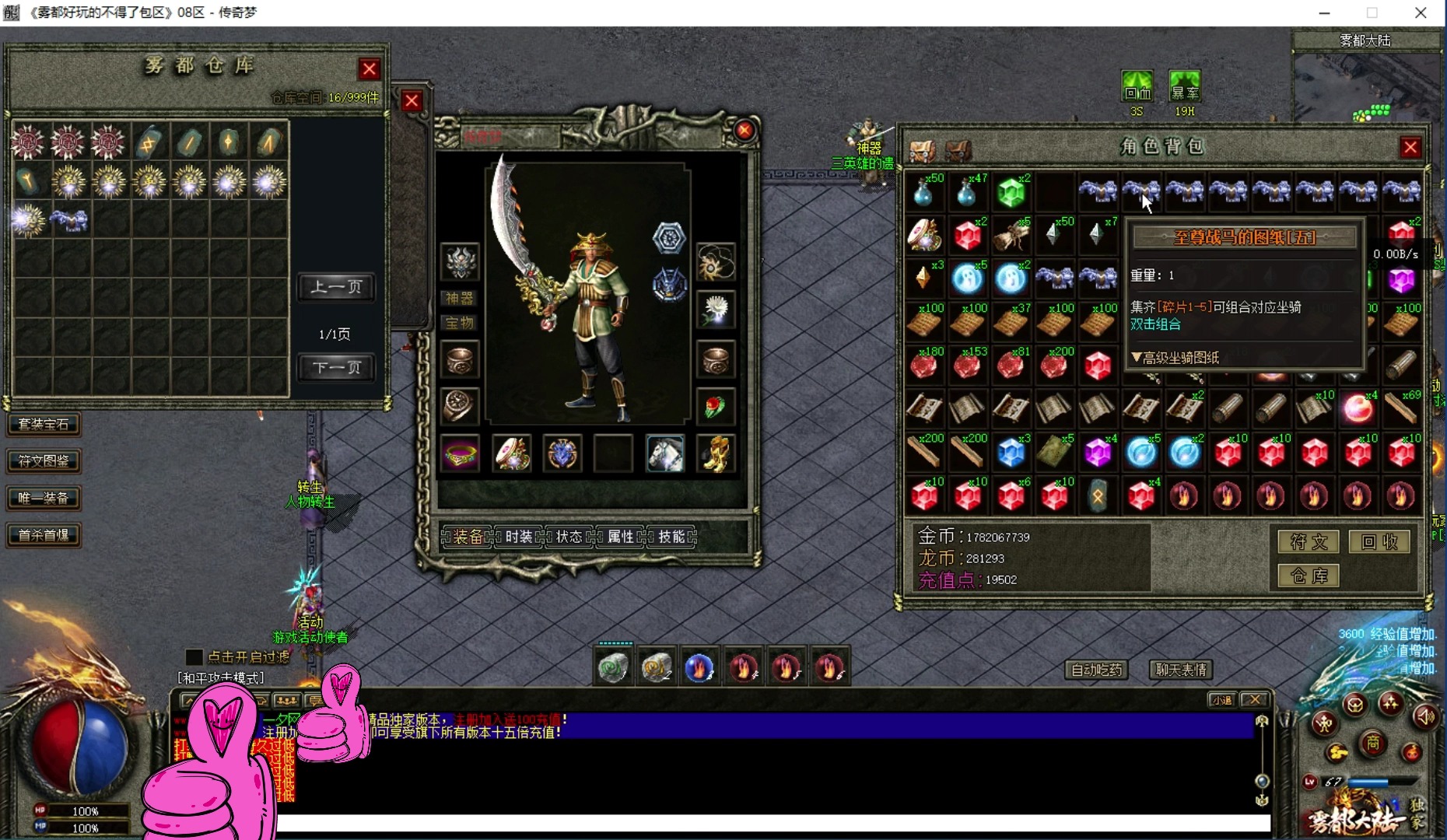Open the 聊天表情 emote panel
Viewport: 1447px width, 840px height.
click(x=1181, y=670)
